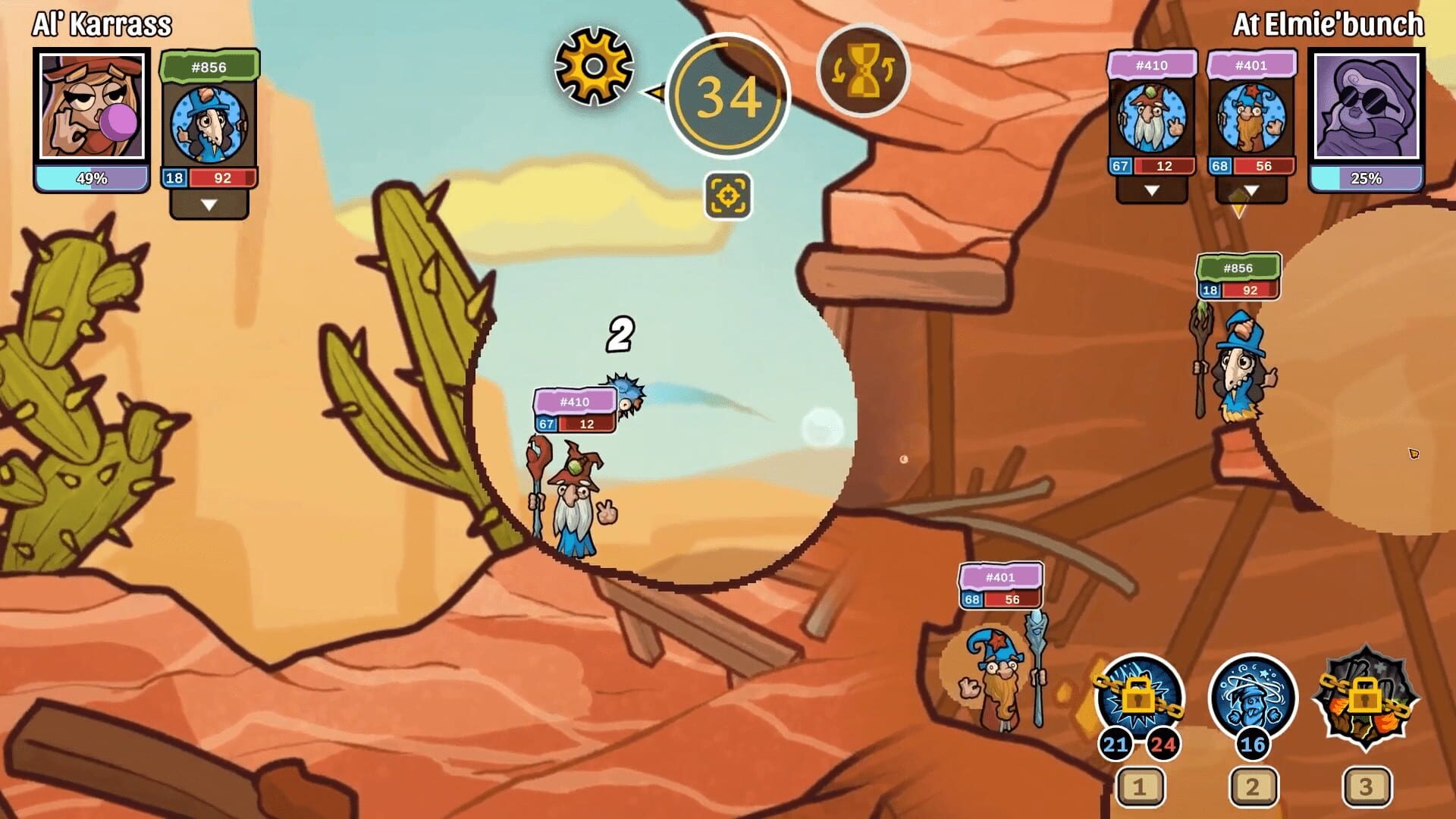Click Al' Karrass's 49% mana bar
Viewport: 1456px width, 819px height.
(x=91, y=179)
